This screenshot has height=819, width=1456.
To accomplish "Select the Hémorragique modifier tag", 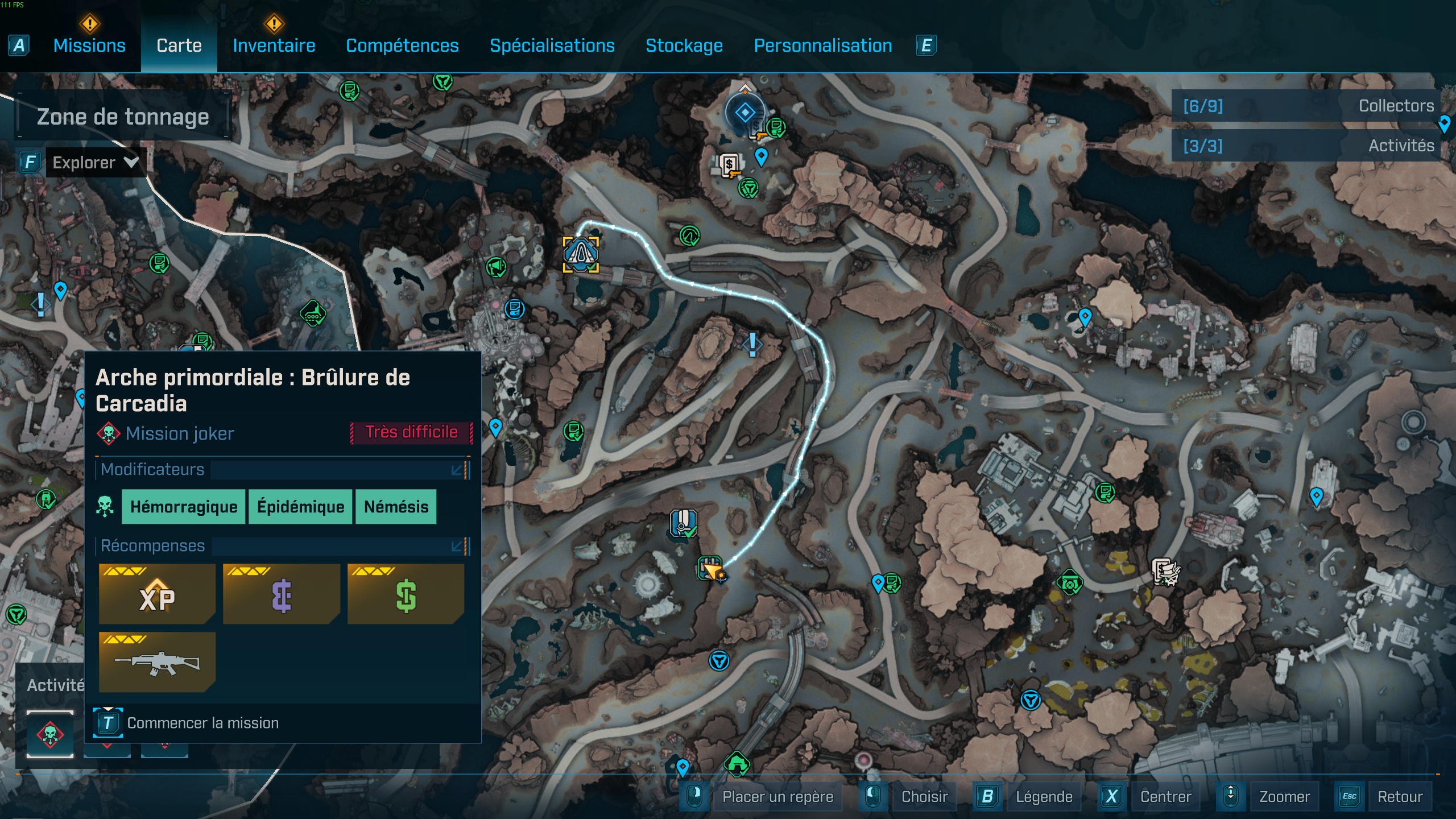I will (184, 506).
